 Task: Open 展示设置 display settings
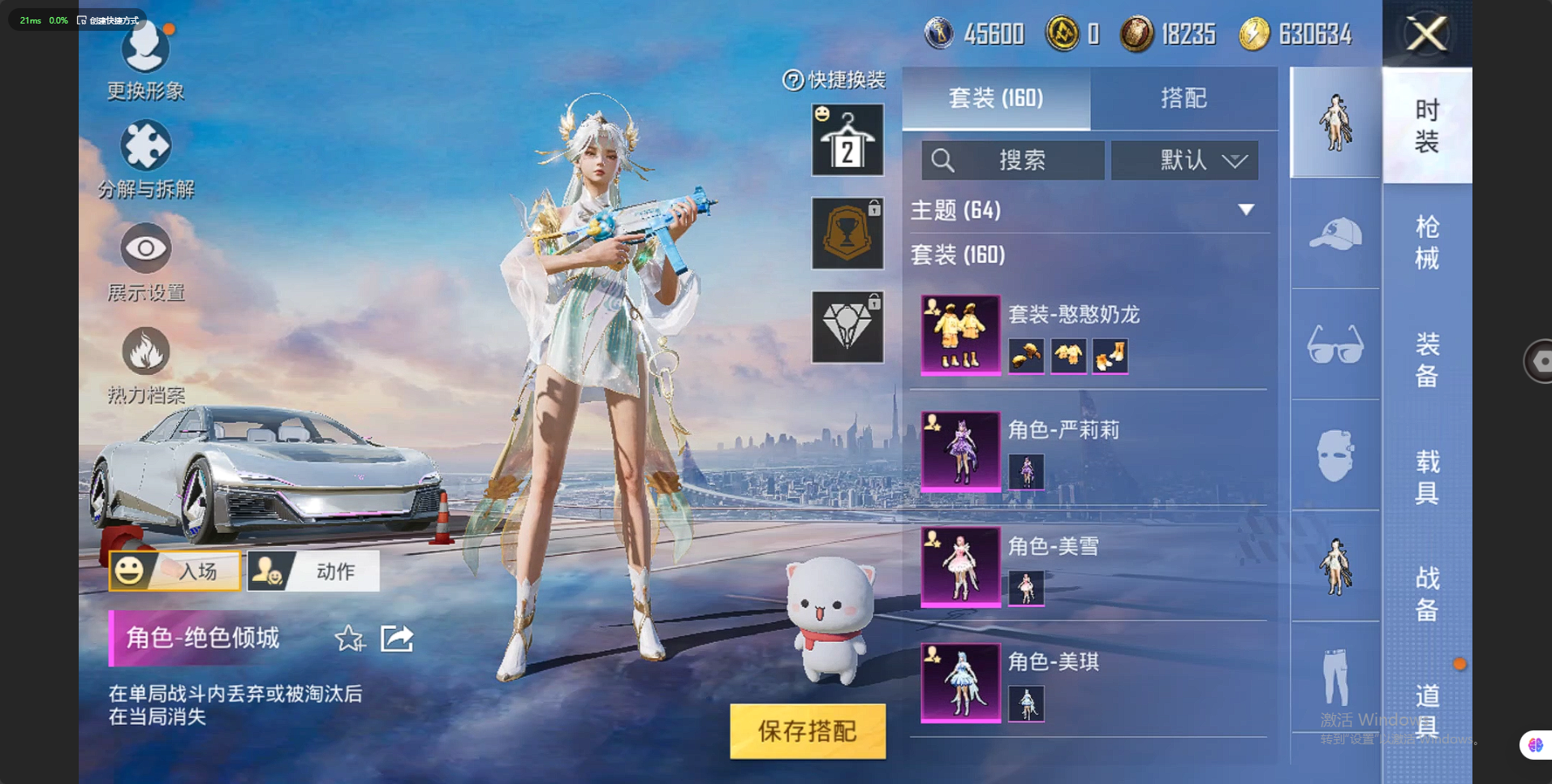[x=145, y=261]
